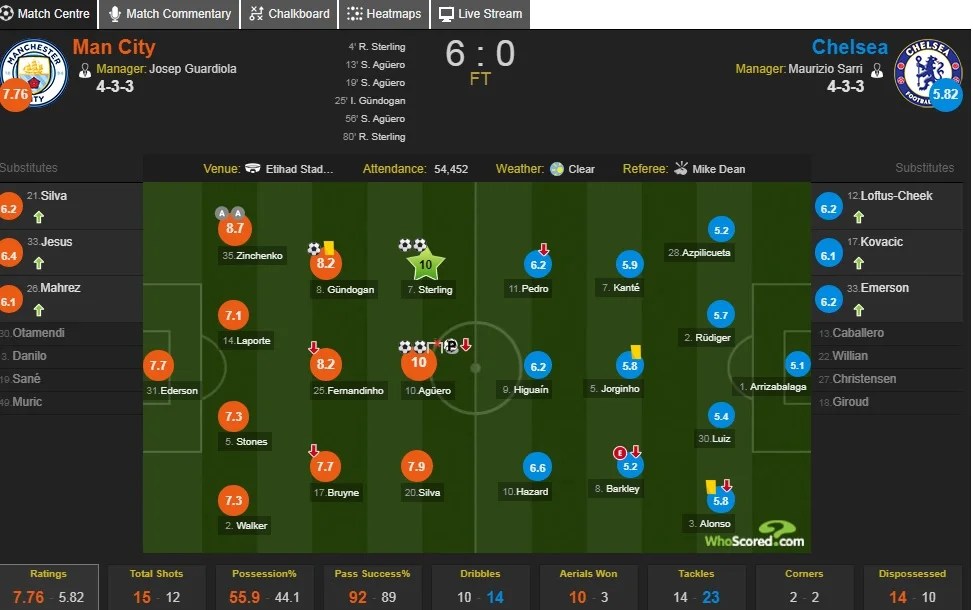Image resolution: width=973 pixels, height=610 pixels.
Task: Open the Dribbles stat panel
Action: pyautogui.click(x=480, y=587)
